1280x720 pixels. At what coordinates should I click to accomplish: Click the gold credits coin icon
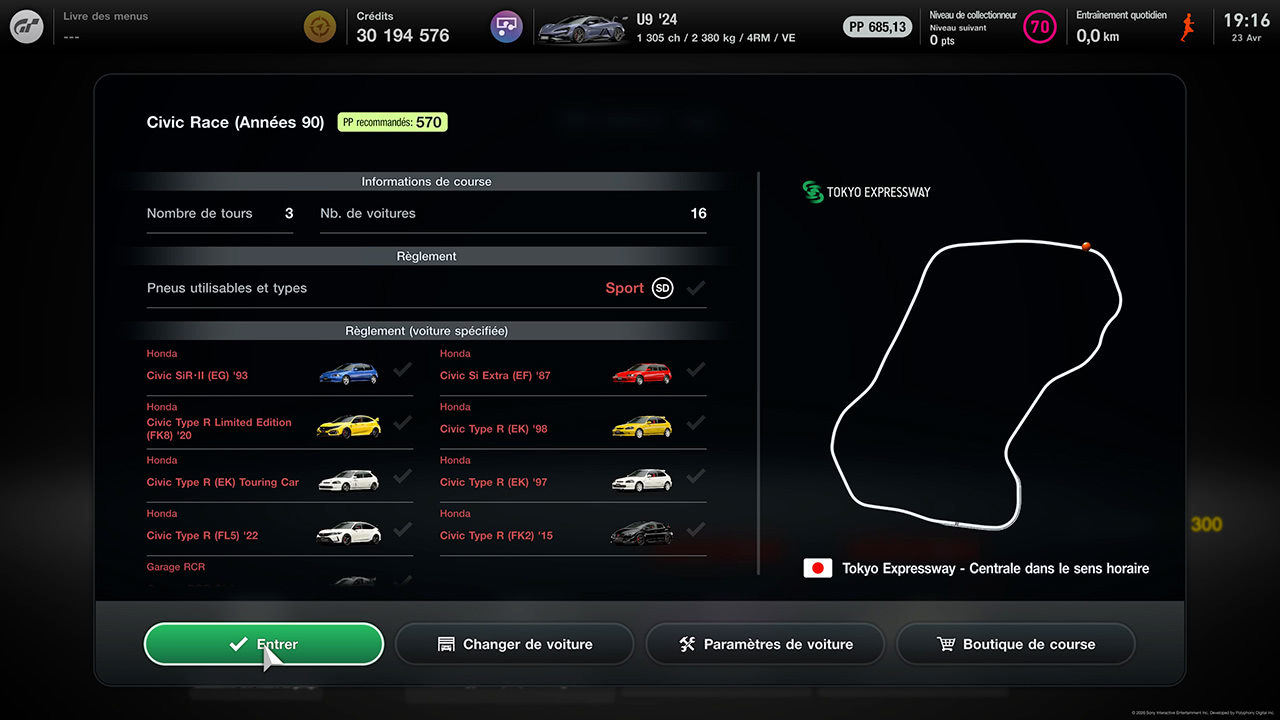point(320,27)
